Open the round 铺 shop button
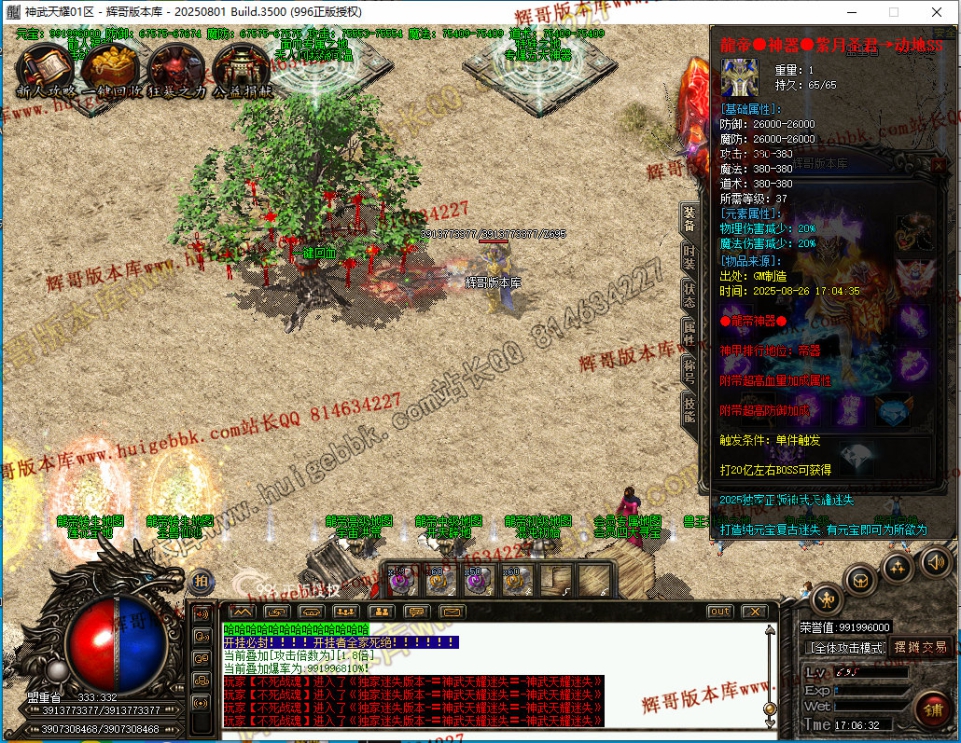 (x=932, y=711)
